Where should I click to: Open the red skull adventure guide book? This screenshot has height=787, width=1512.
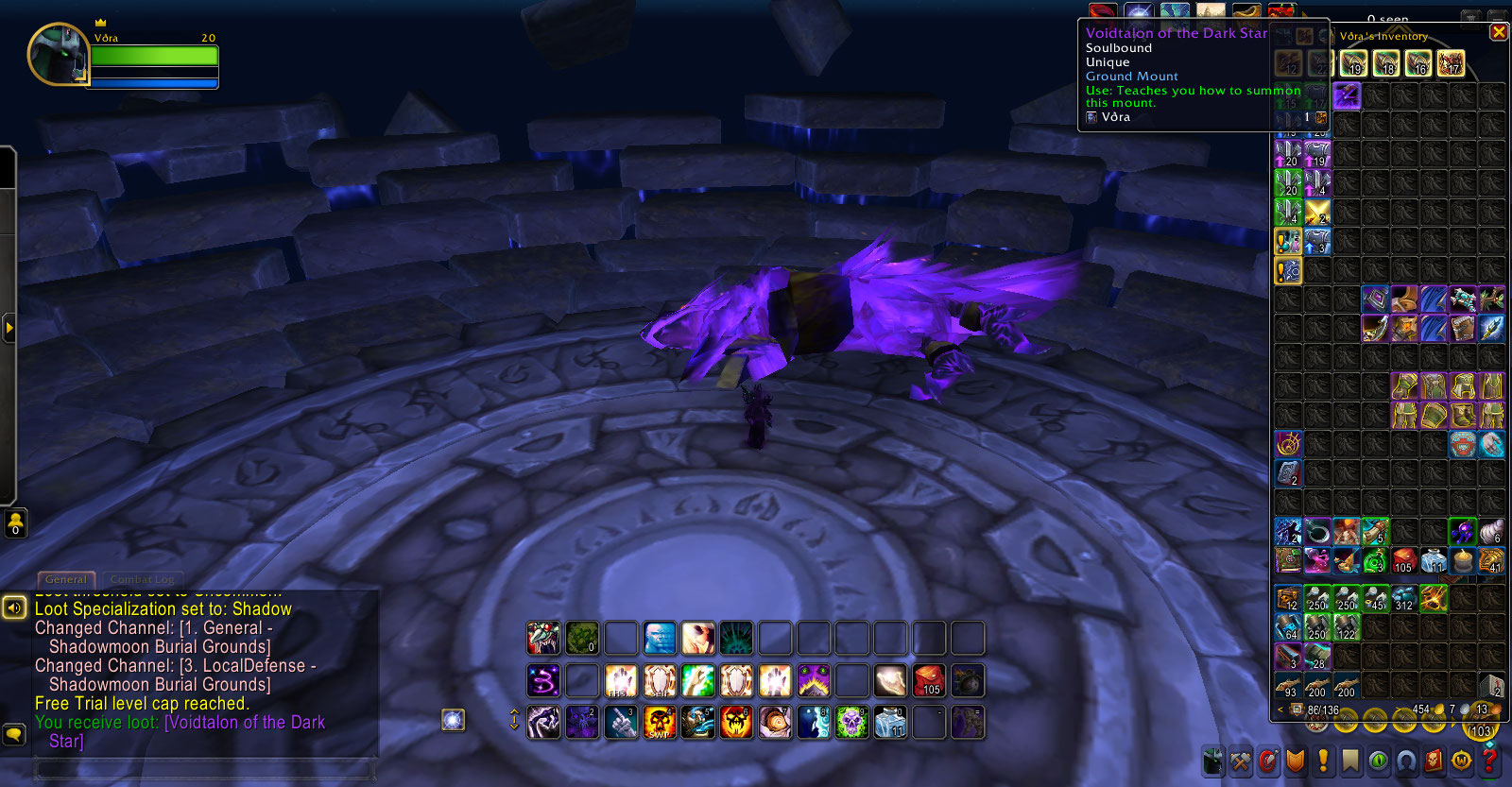click(1434, 761)
